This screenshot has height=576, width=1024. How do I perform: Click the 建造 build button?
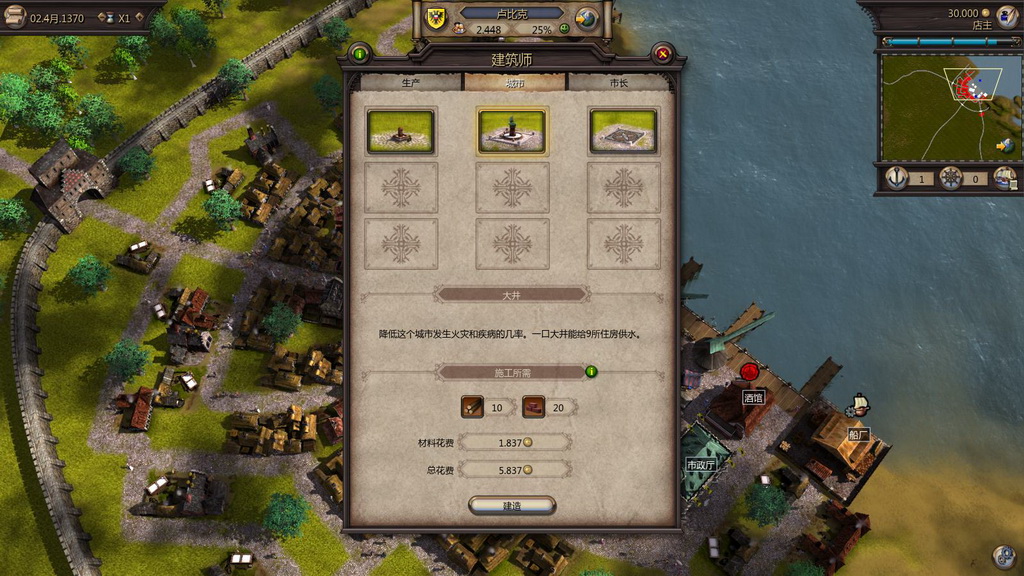tap(512, 506)
